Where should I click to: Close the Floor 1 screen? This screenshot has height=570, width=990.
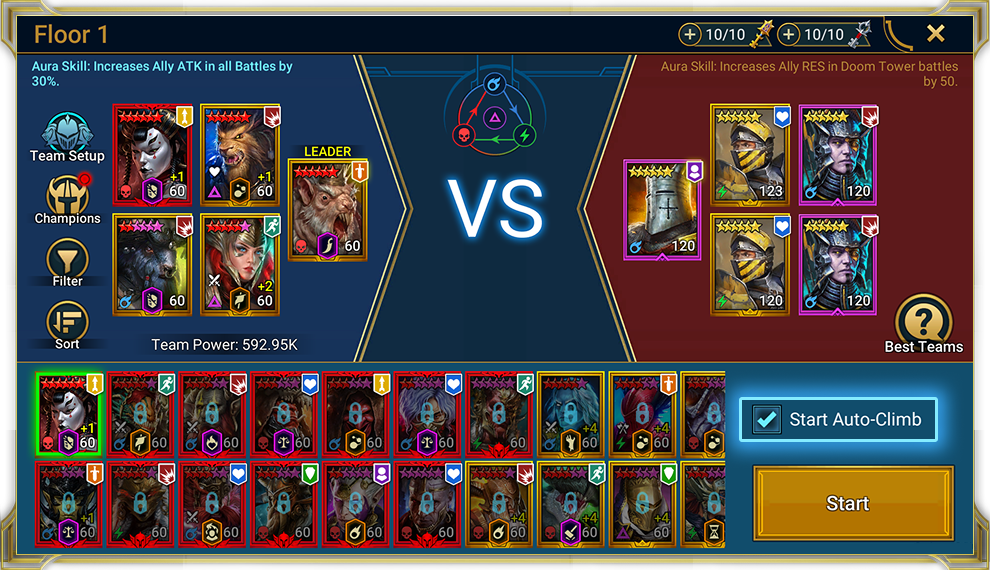point(935,34)
